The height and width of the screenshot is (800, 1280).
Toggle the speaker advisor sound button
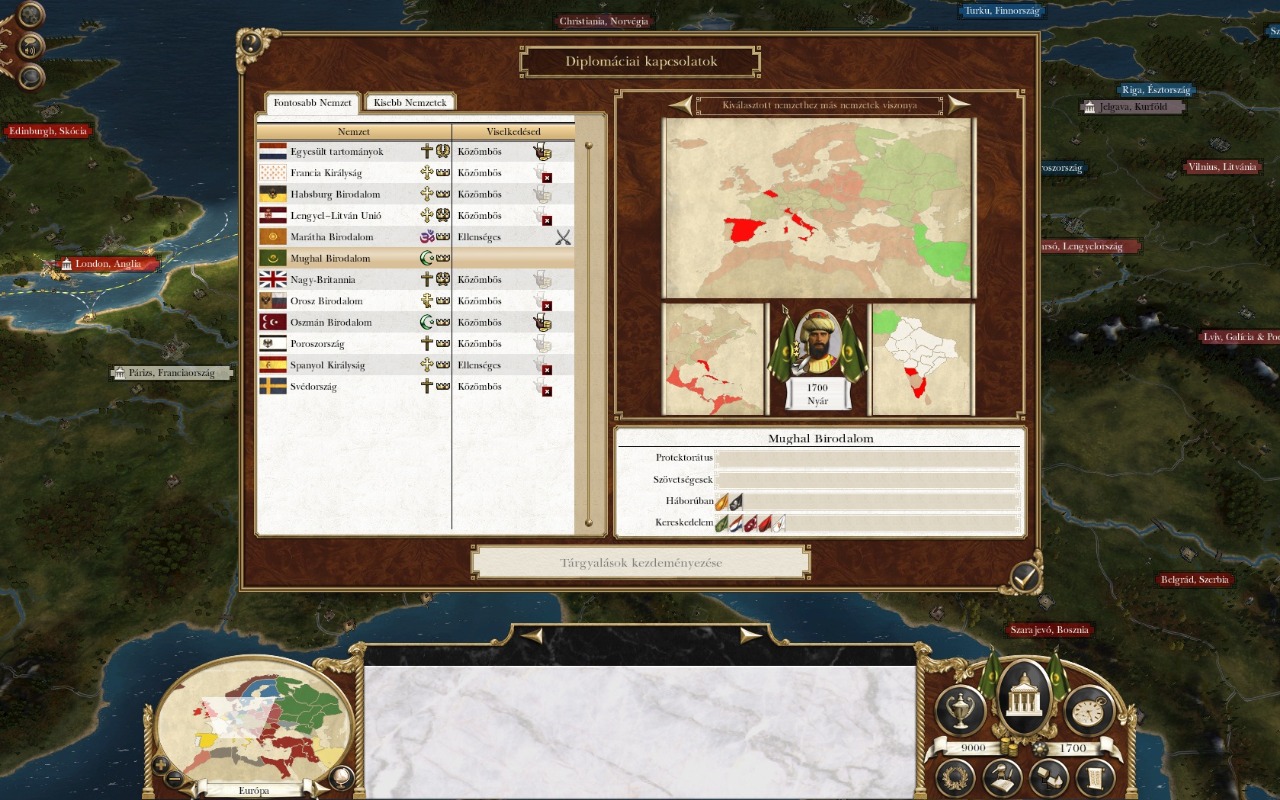click(32, 46)
